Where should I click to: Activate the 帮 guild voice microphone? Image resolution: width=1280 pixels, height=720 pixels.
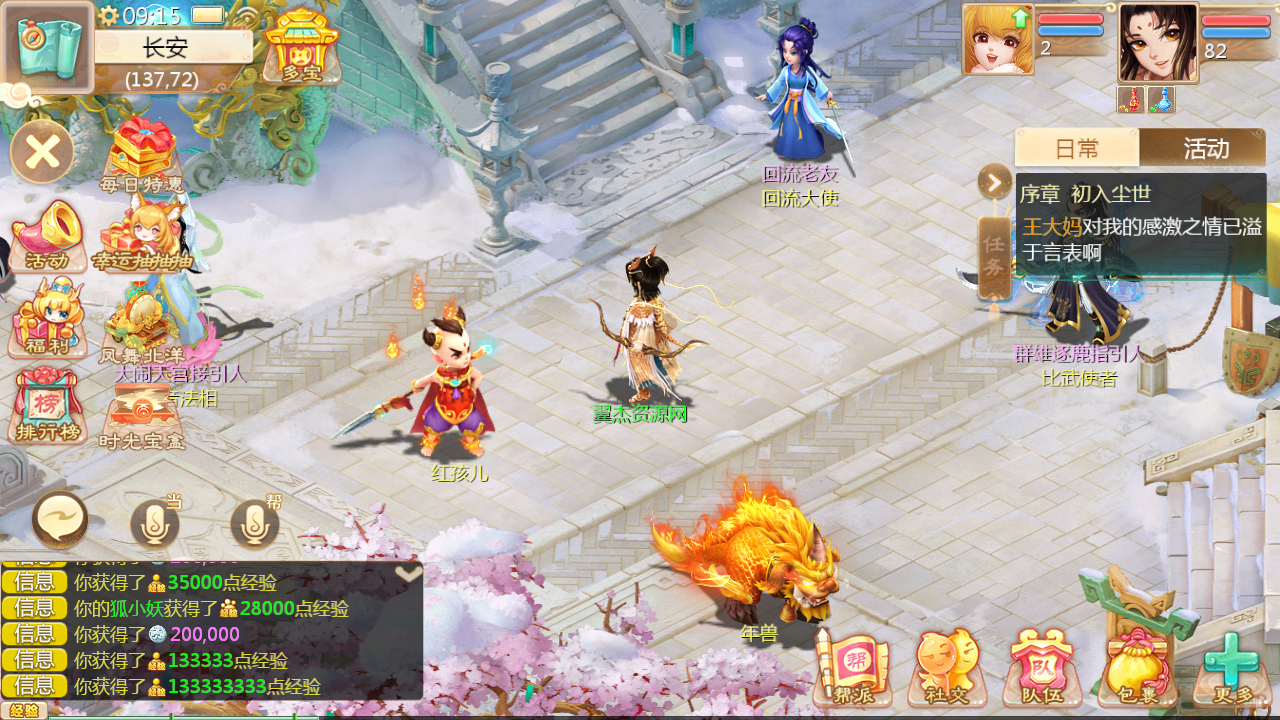tap(255, 523)
